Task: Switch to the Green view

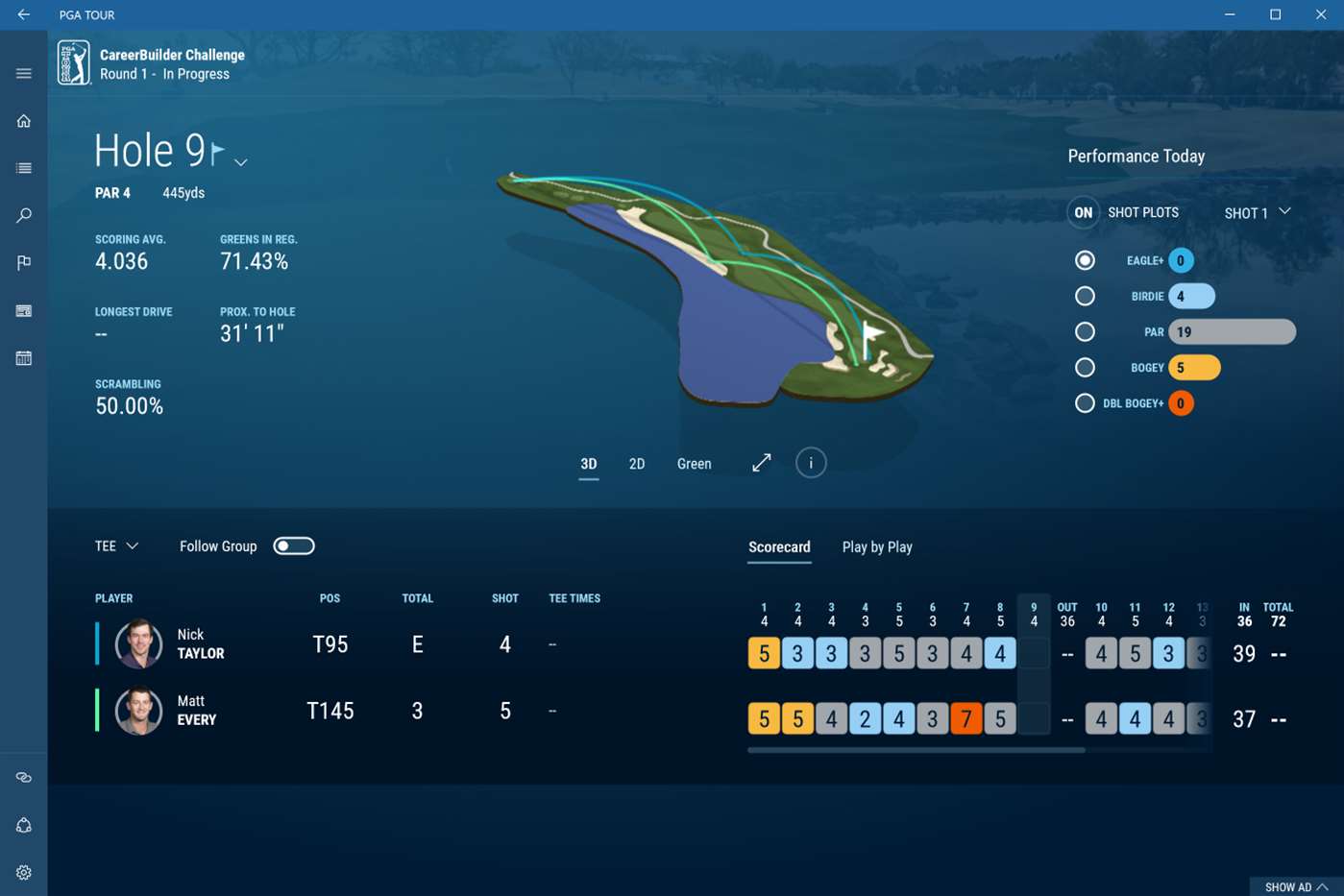Action: pos(694,464)
